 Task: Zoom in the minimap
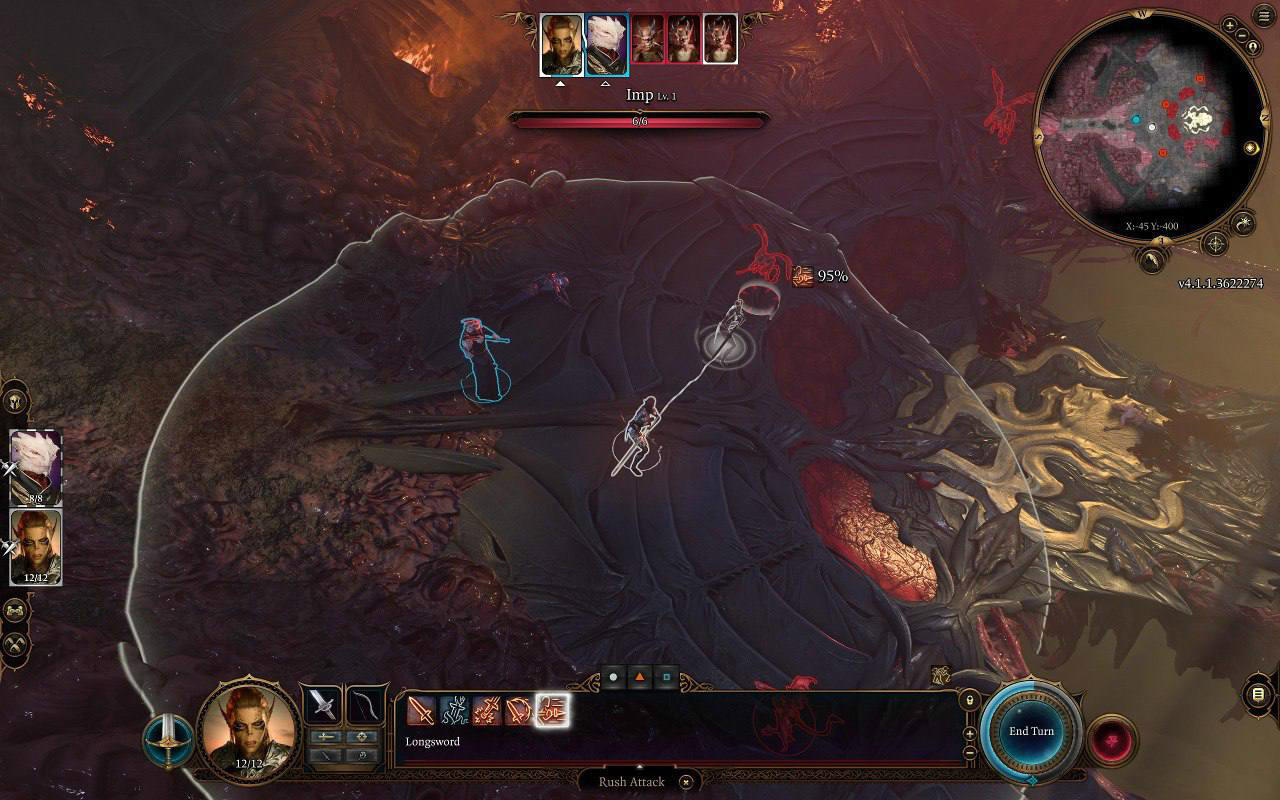click(x=1230, y=25)
